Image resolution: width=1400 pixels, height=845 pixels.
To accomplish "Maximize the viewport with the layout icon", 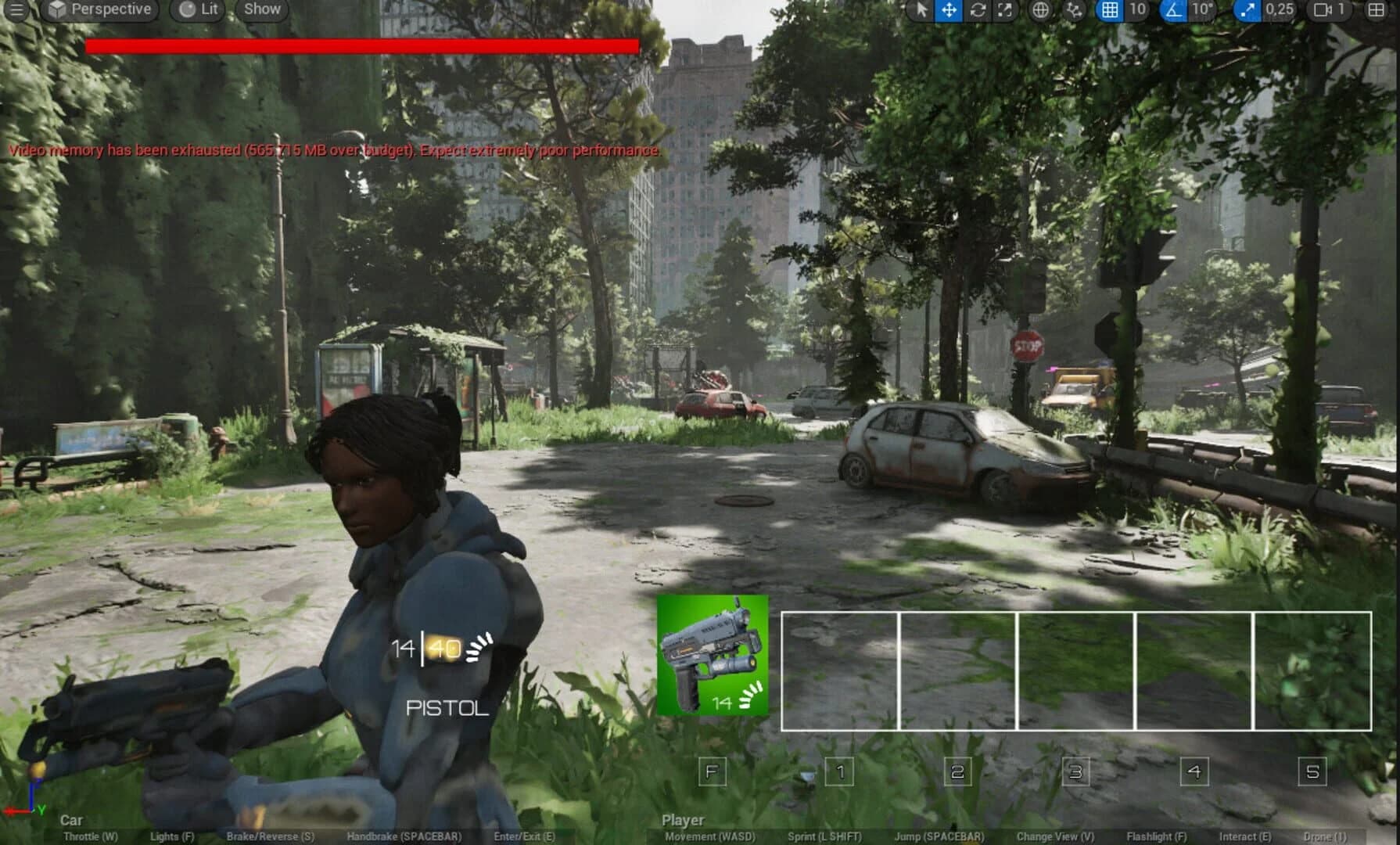I will pyautogui.click(x=1377, y=11).
